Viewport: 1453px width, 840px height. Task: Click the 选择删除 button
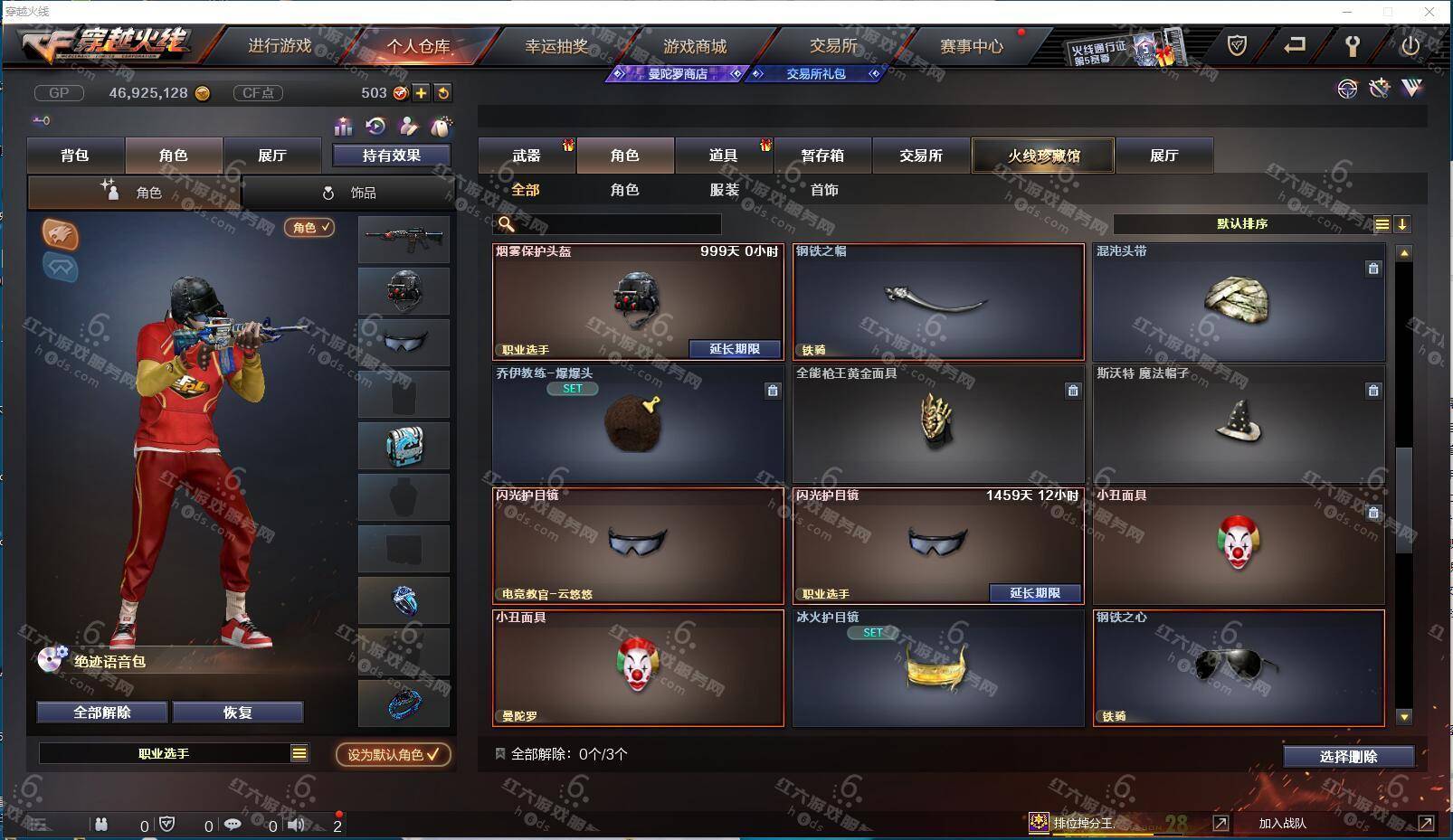[1348, 757]
